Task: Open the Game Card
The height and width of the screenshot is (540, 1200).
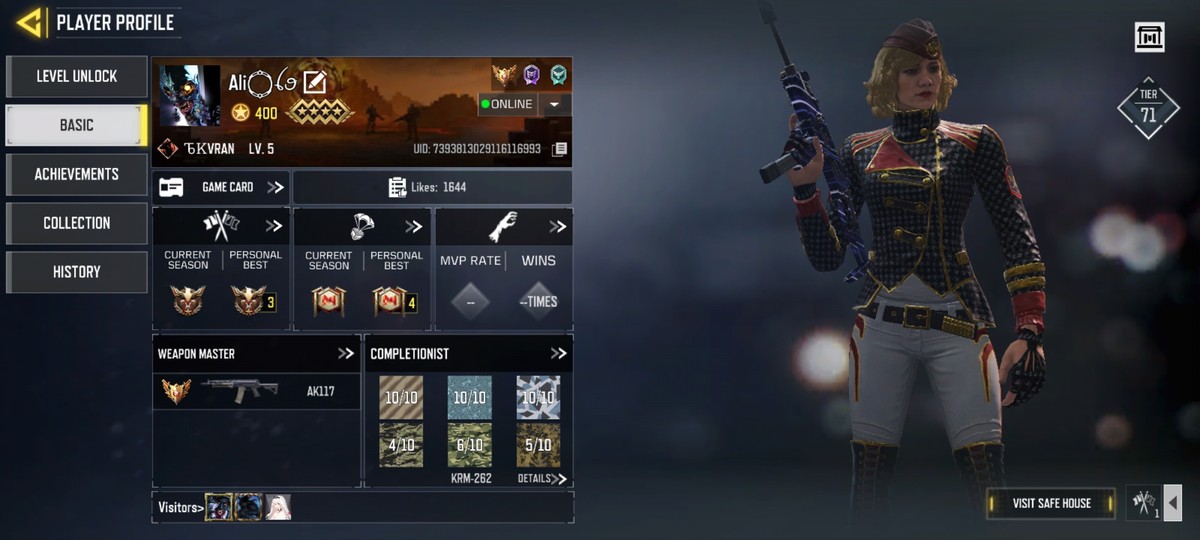Action: tap(221, 187)
